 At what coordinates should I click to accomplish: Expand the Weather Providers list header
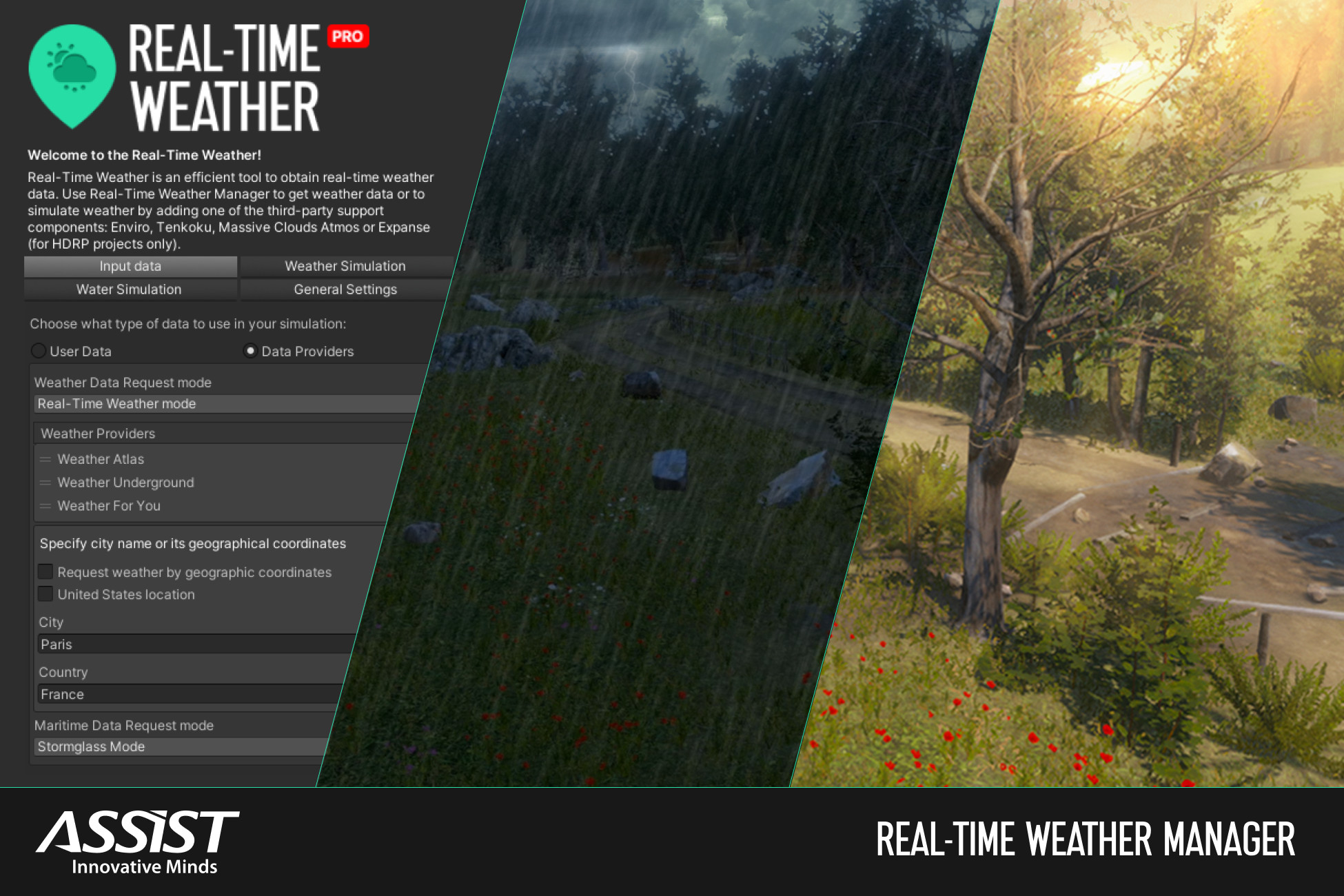pyautogui.click(x=97, y=433)
